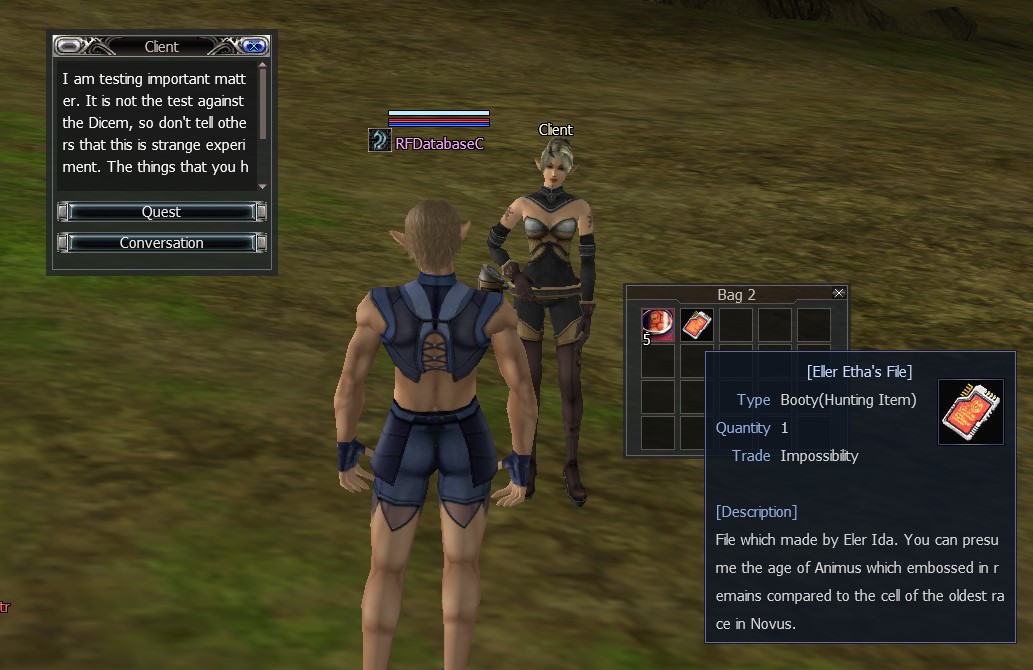Choose the Conversation button
The height and width of the screenshot is (670, 1033).
pyautogui.click(x=161, y=243)
